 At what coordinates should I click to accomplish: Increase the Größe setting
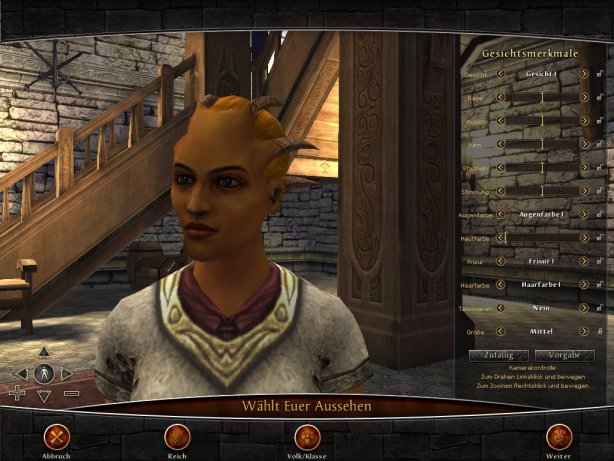pos(585,331)
